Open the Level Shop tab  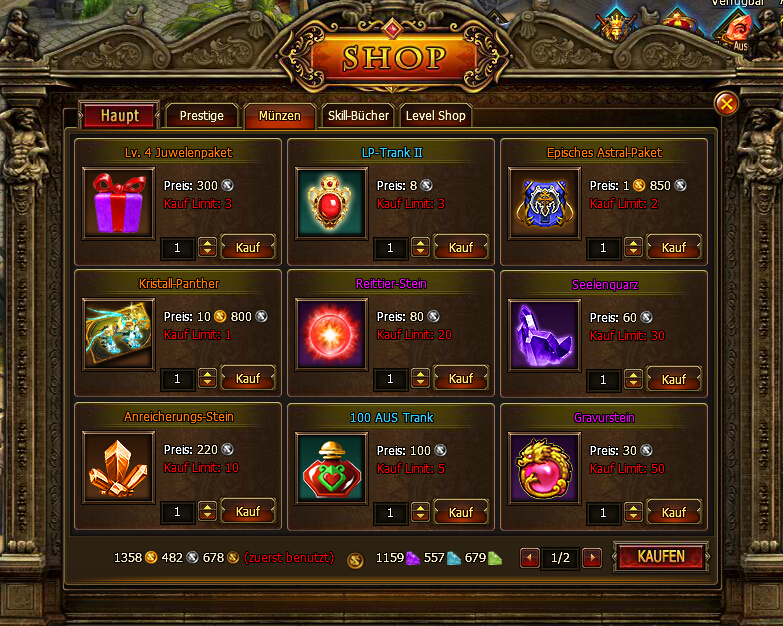(x=435, y=116)
